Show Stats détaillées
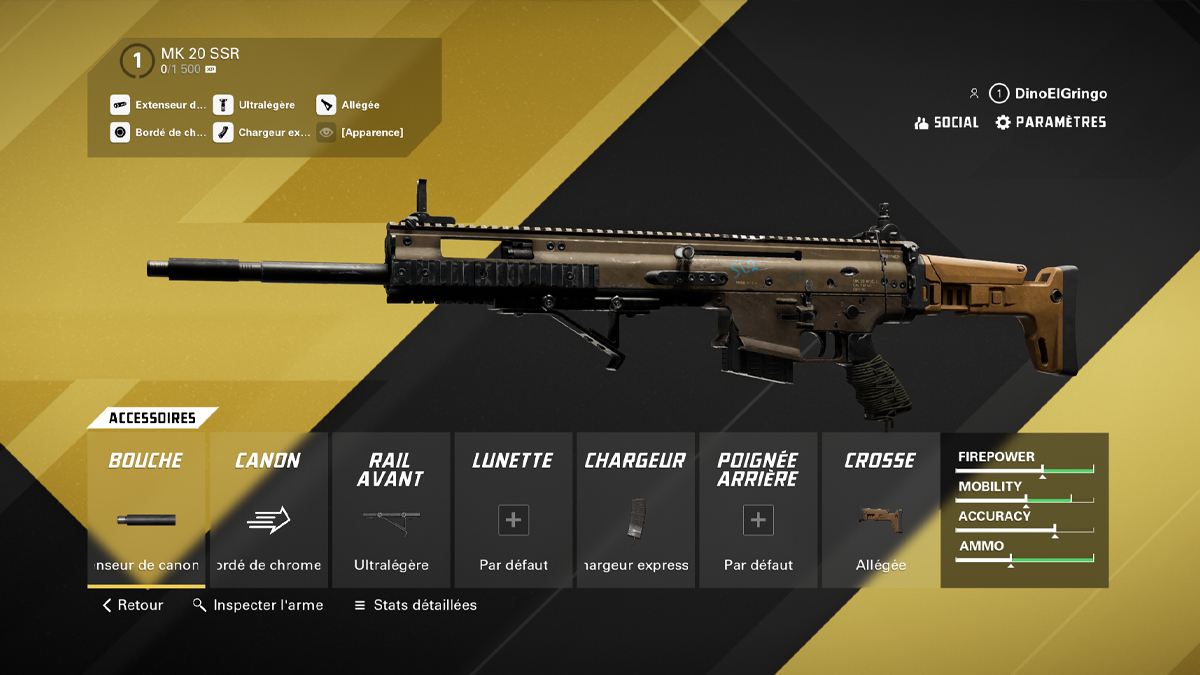The width and height of the screenshot is (1200, 675). [x=415, y=605]
